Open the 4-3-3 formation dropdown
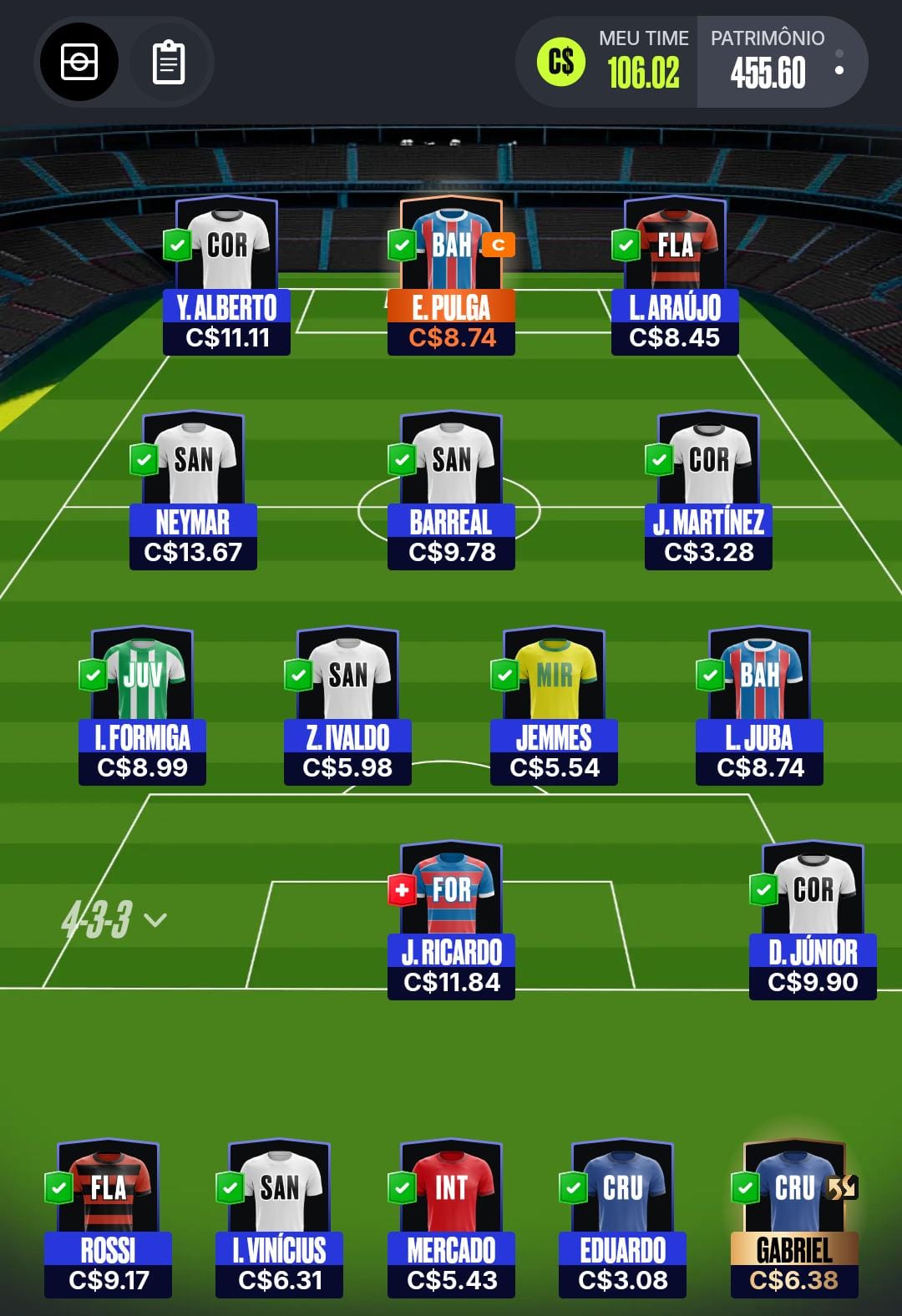 pyautogui.click(x=114, y=919)
